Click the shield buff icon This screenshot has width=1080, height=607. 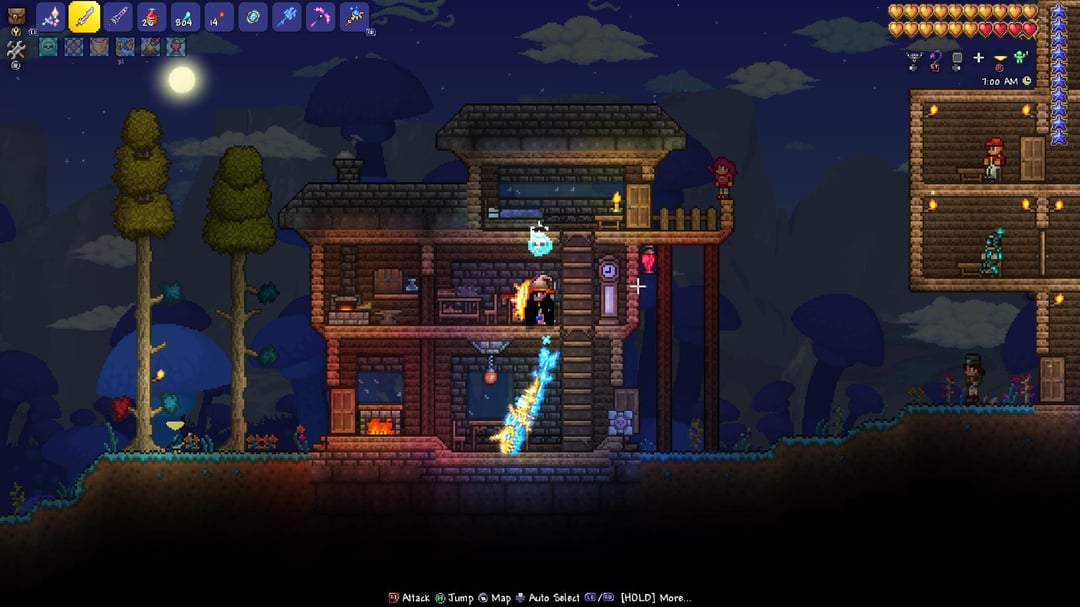tap(99, 46)
